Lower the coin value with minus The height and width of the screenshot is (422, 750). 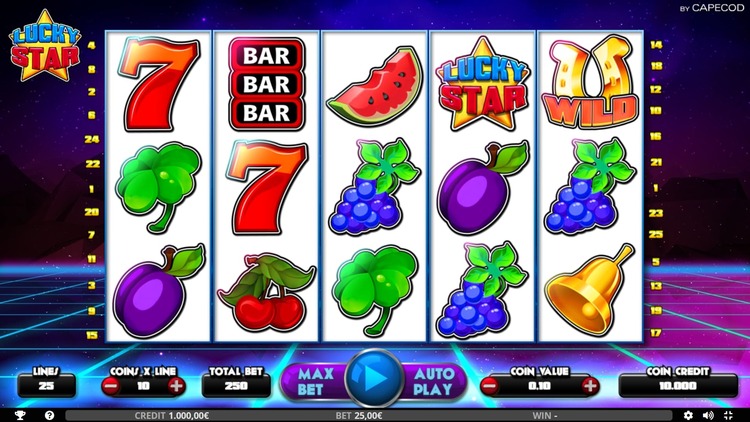click(x=491, y=385)
